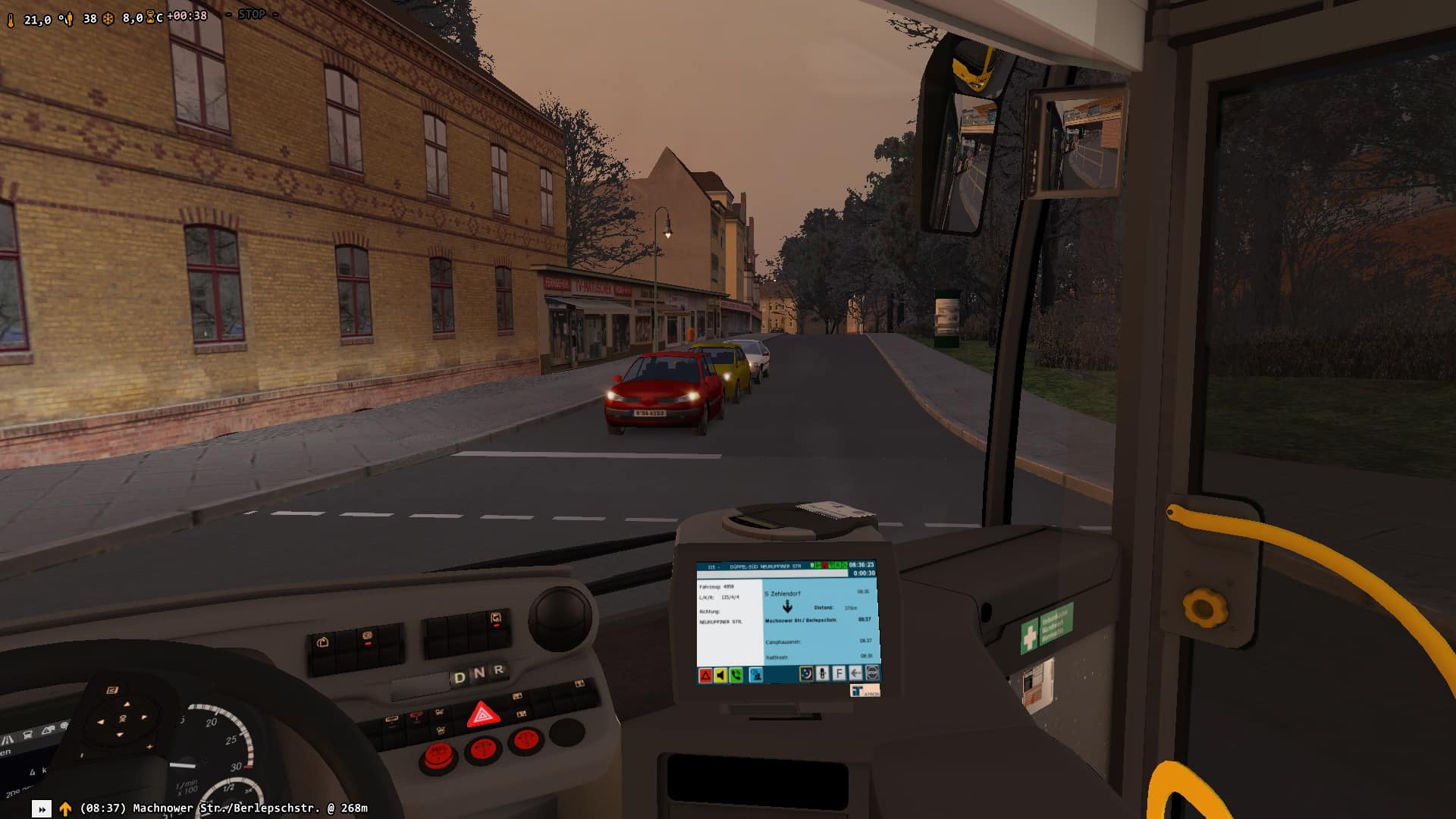Open the blue driver icon on the terminal
The image size is (1456, 819).
click(x=756, y=675)
